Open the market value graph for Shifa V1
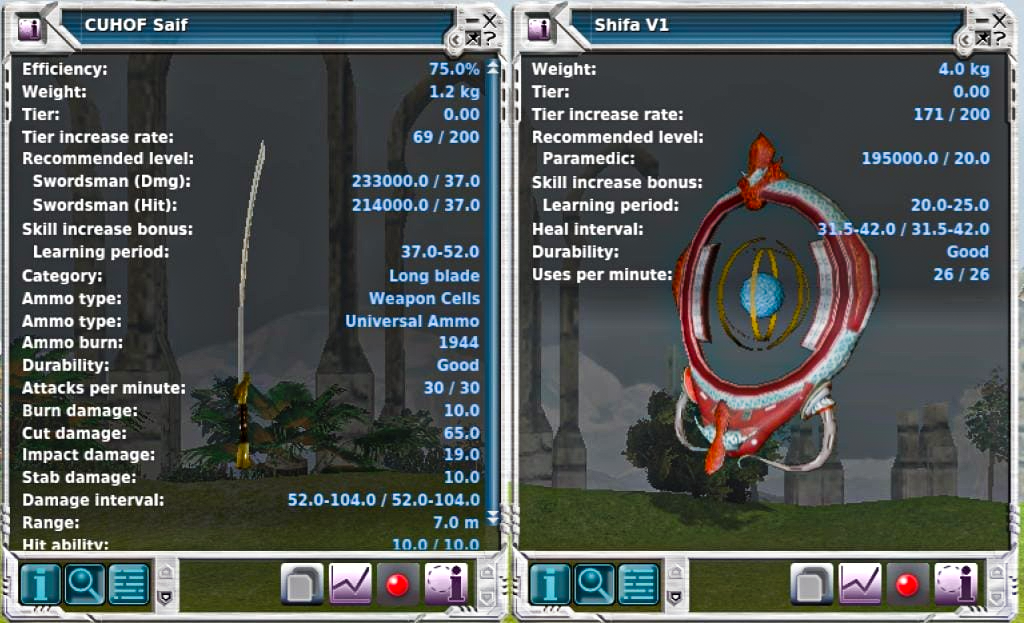This screenshot has width=1024, height=623. [x=860, y=584]
